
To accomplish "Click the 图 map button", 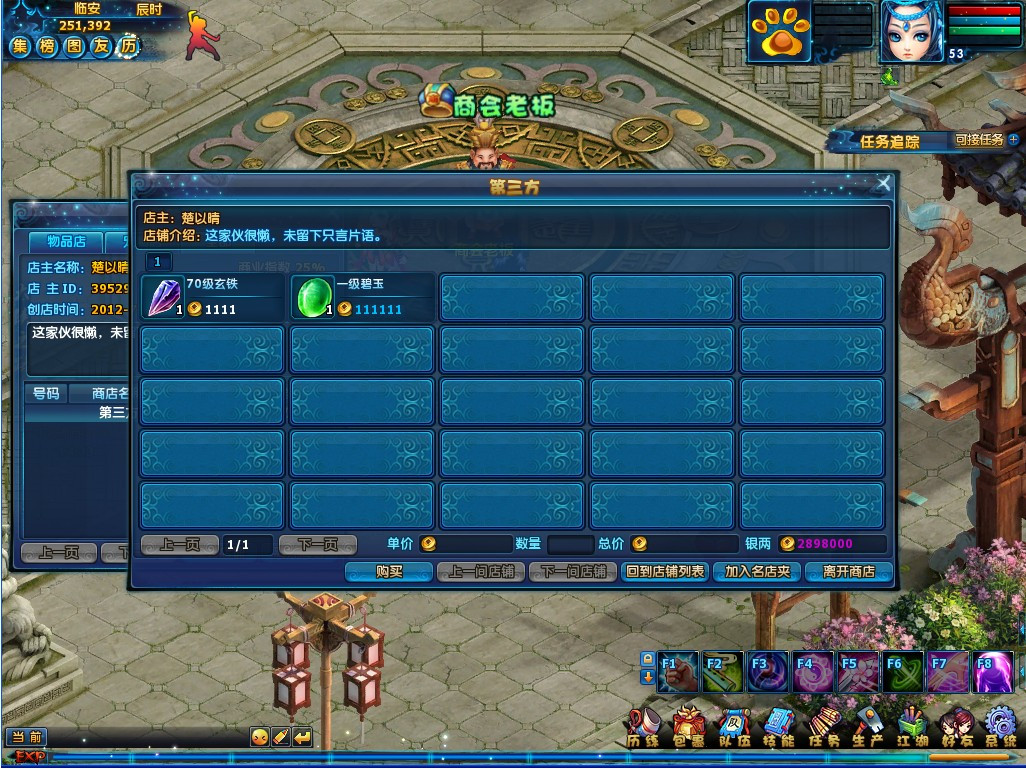I will tap(74, 46).
